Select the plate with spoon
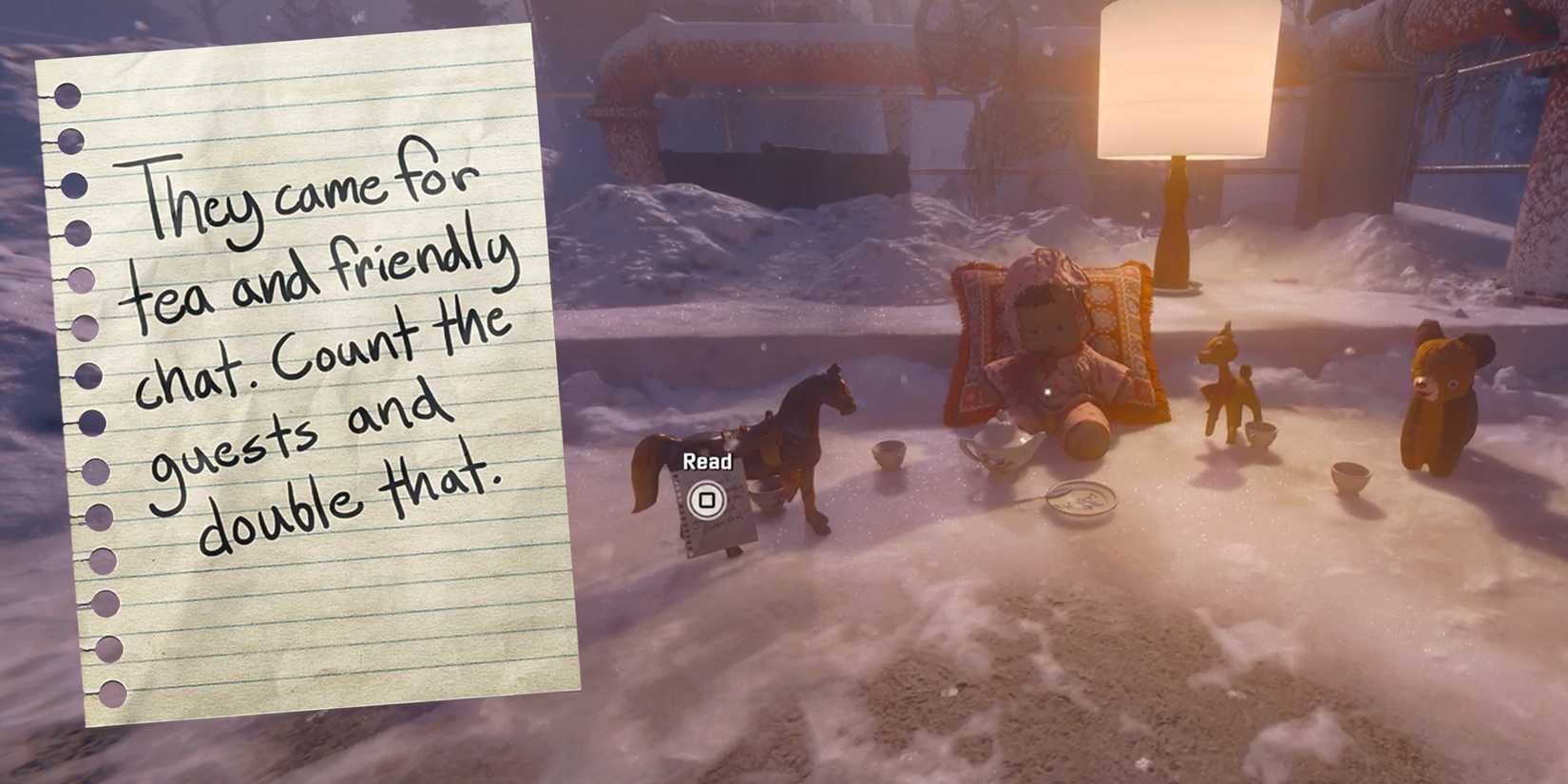The width and height of the screenshot is (1568, 784). coord(1079,499)
